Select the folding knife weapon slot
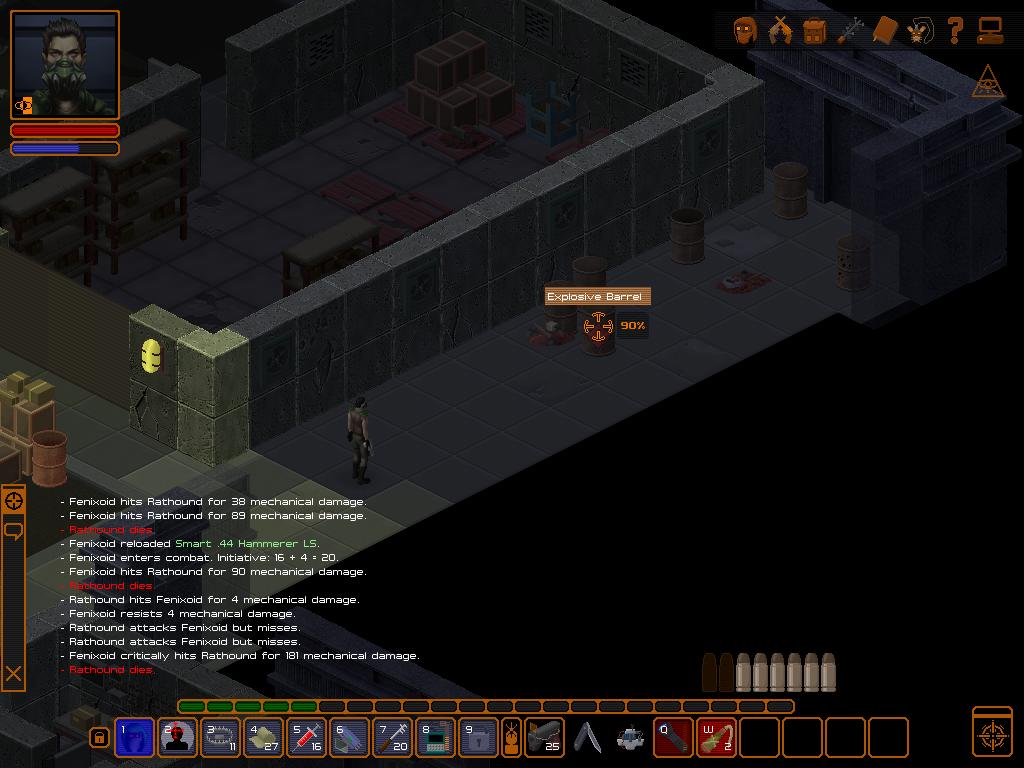Viewport: 1024px width, 768px height. pyautogui.click(x=589, y=738)
